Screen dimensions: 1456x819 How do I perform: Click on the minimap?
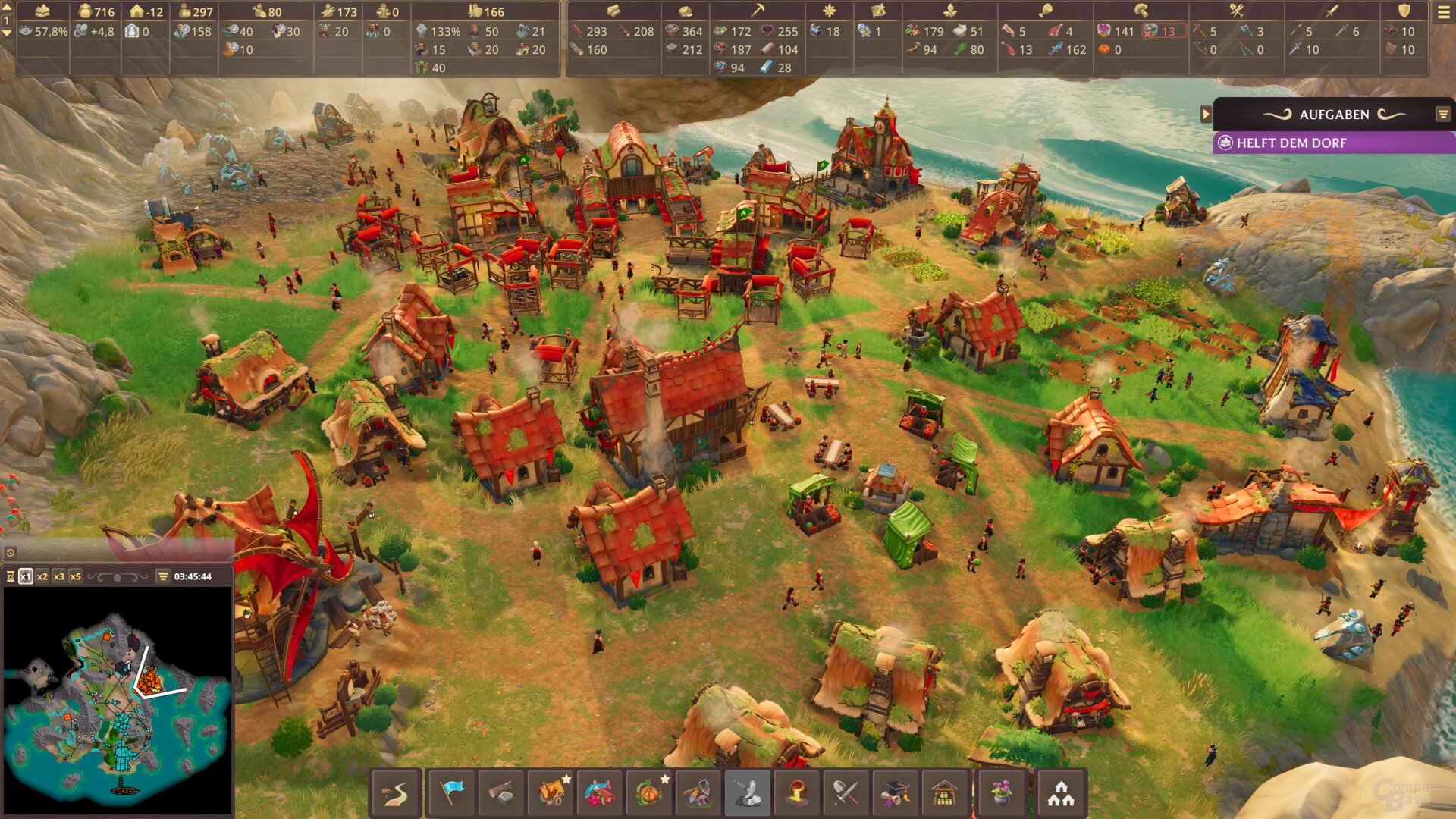[x=118, y=701]
